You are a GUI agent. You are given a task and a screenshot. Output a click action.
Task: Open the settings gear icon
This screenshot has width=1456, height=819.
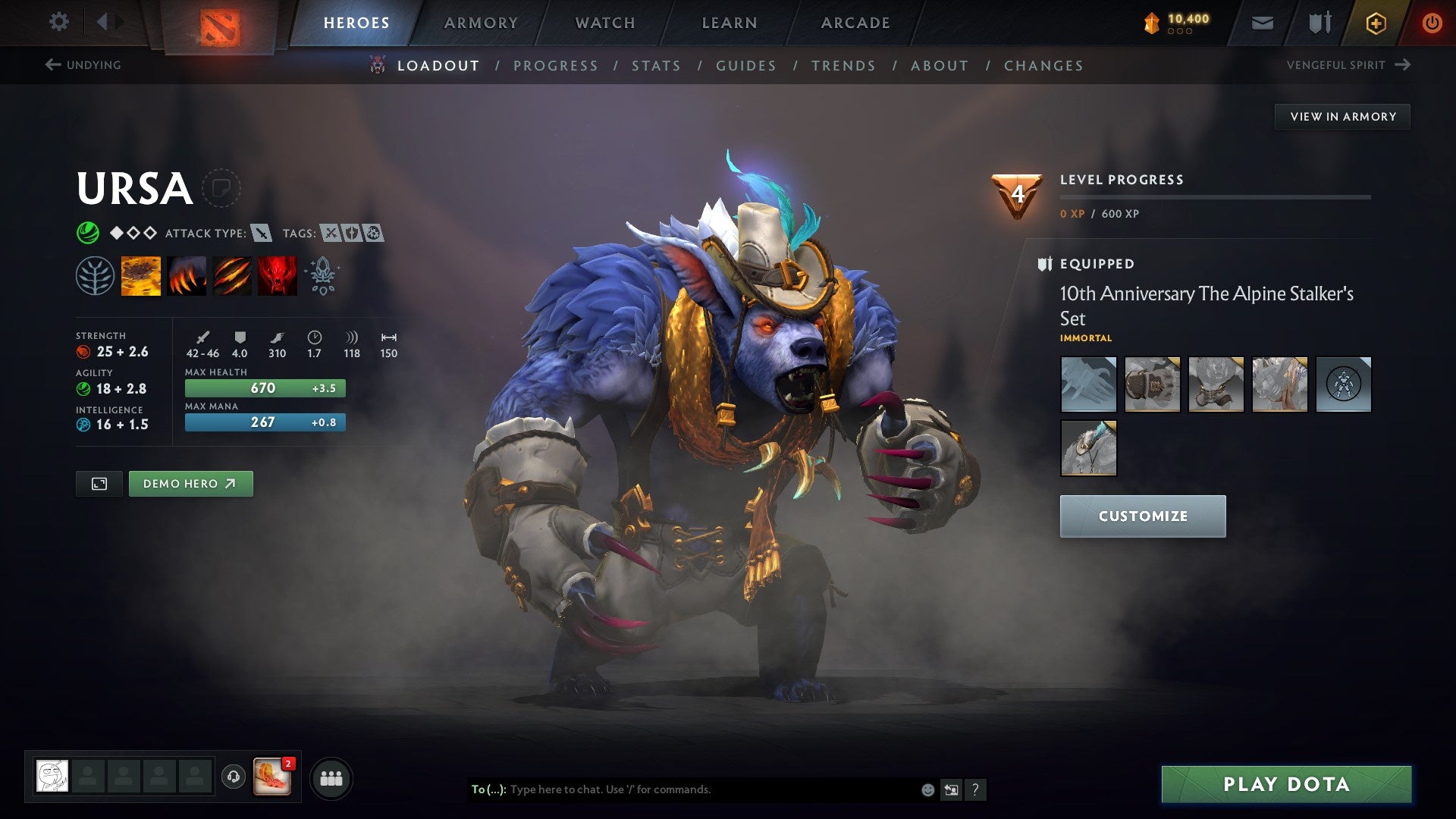(x=58, y=22)
